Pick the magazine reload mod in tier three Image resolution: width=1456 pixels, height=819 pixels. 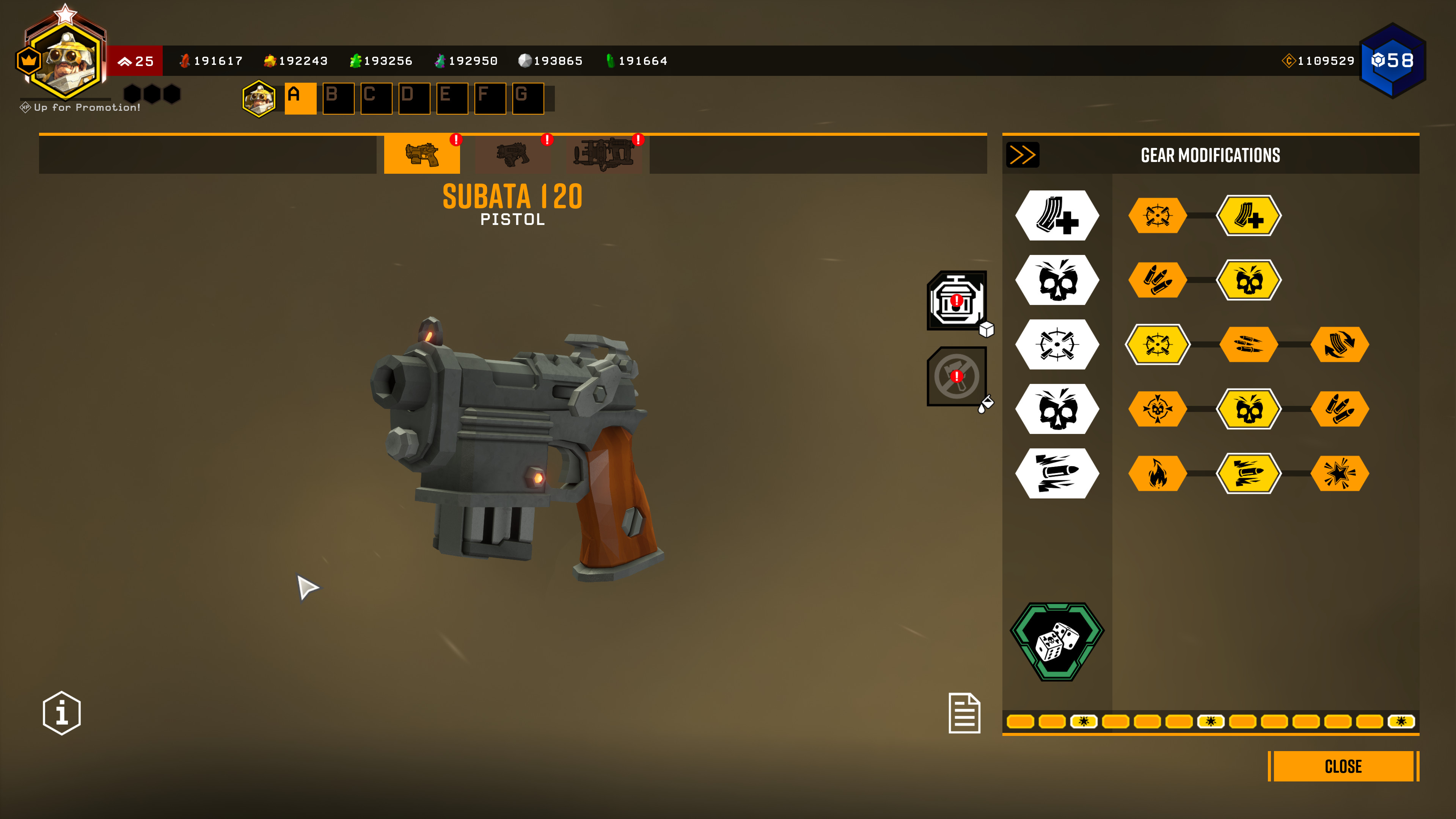(1340, 344)
